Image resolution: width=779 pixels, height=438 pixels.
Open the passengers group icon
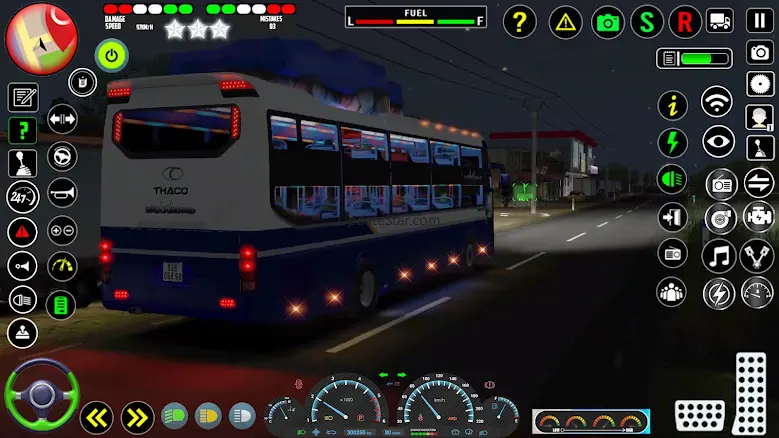click(671, 292)
